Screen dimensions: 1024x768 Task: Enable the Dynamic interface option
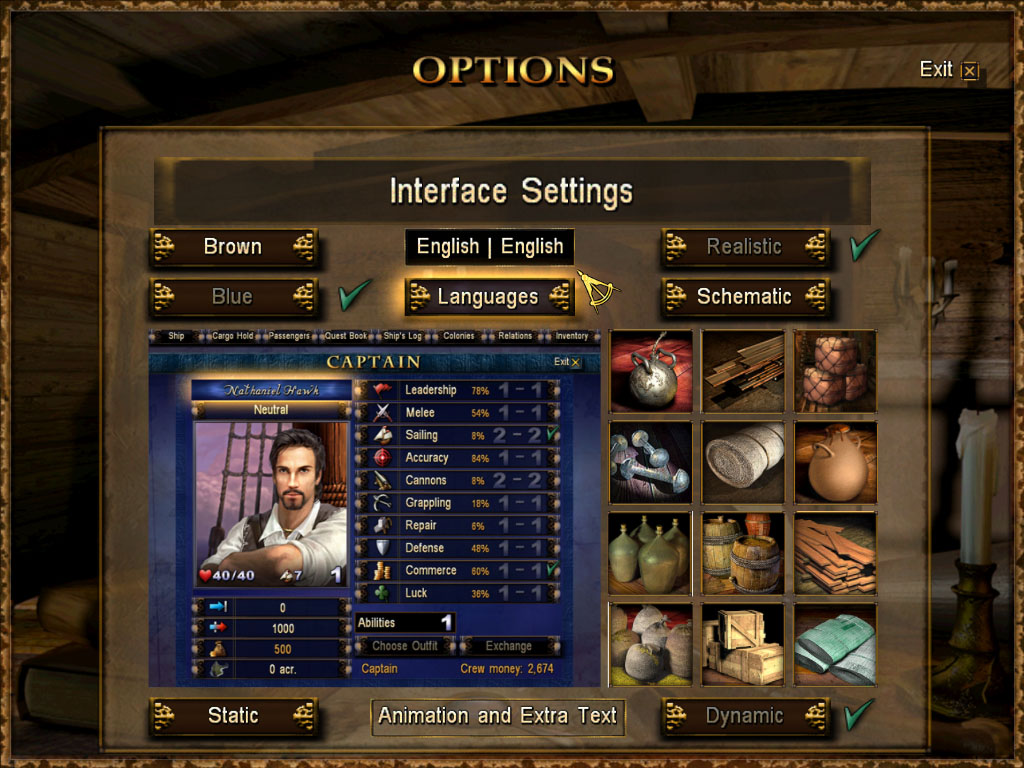point(745,716)
